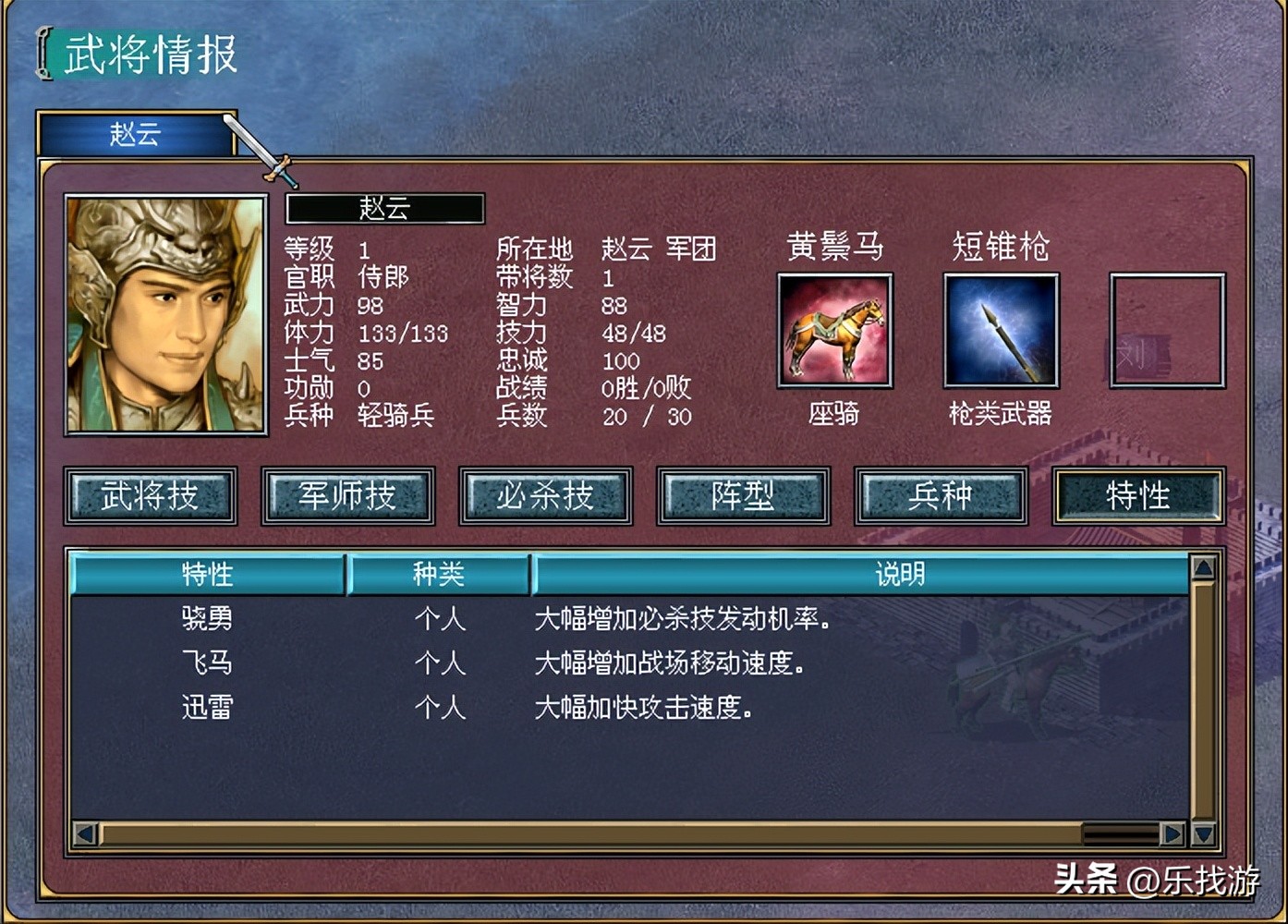Select the highlighted 特性 button

coord(1138,496)
